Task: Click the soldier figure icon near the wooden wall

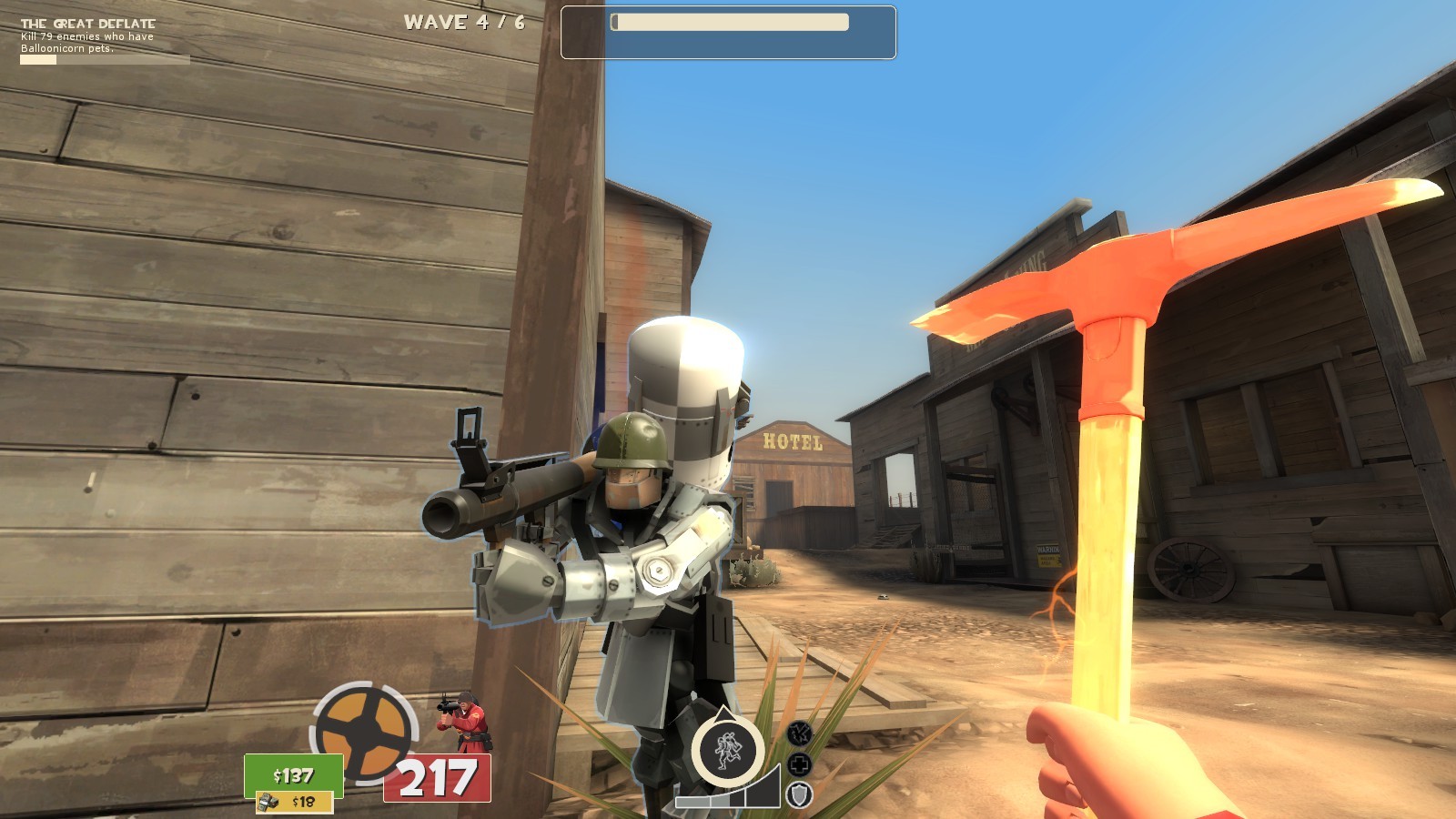Action: coord(460,719)
